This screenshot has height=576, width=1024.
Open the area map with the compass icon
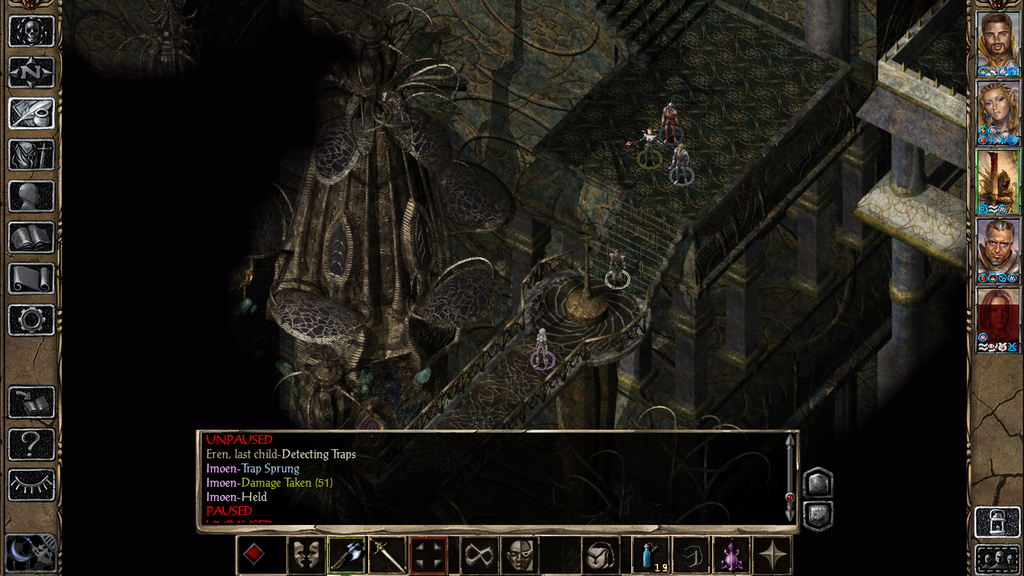(31, 72)
